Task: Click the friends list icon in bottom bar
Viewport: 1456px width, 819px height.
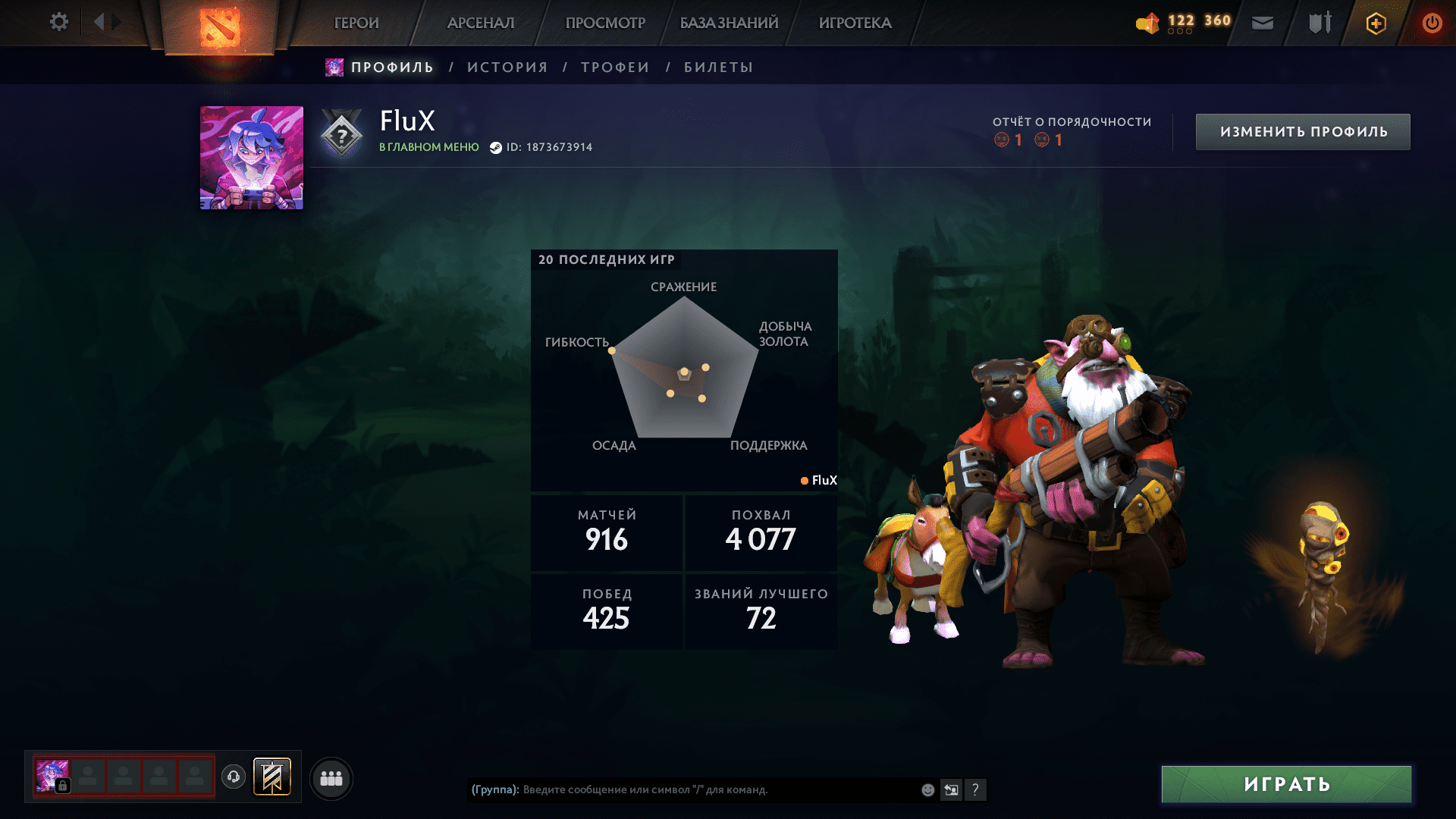Action: (330, 777)
